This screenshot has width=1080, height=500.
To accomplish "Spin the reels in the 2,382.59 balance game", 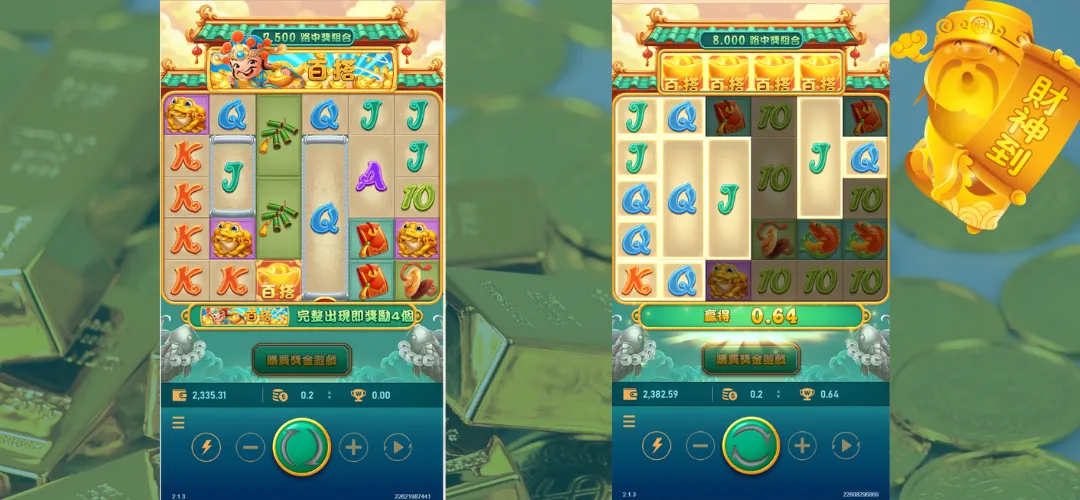I will coord(751,447).
